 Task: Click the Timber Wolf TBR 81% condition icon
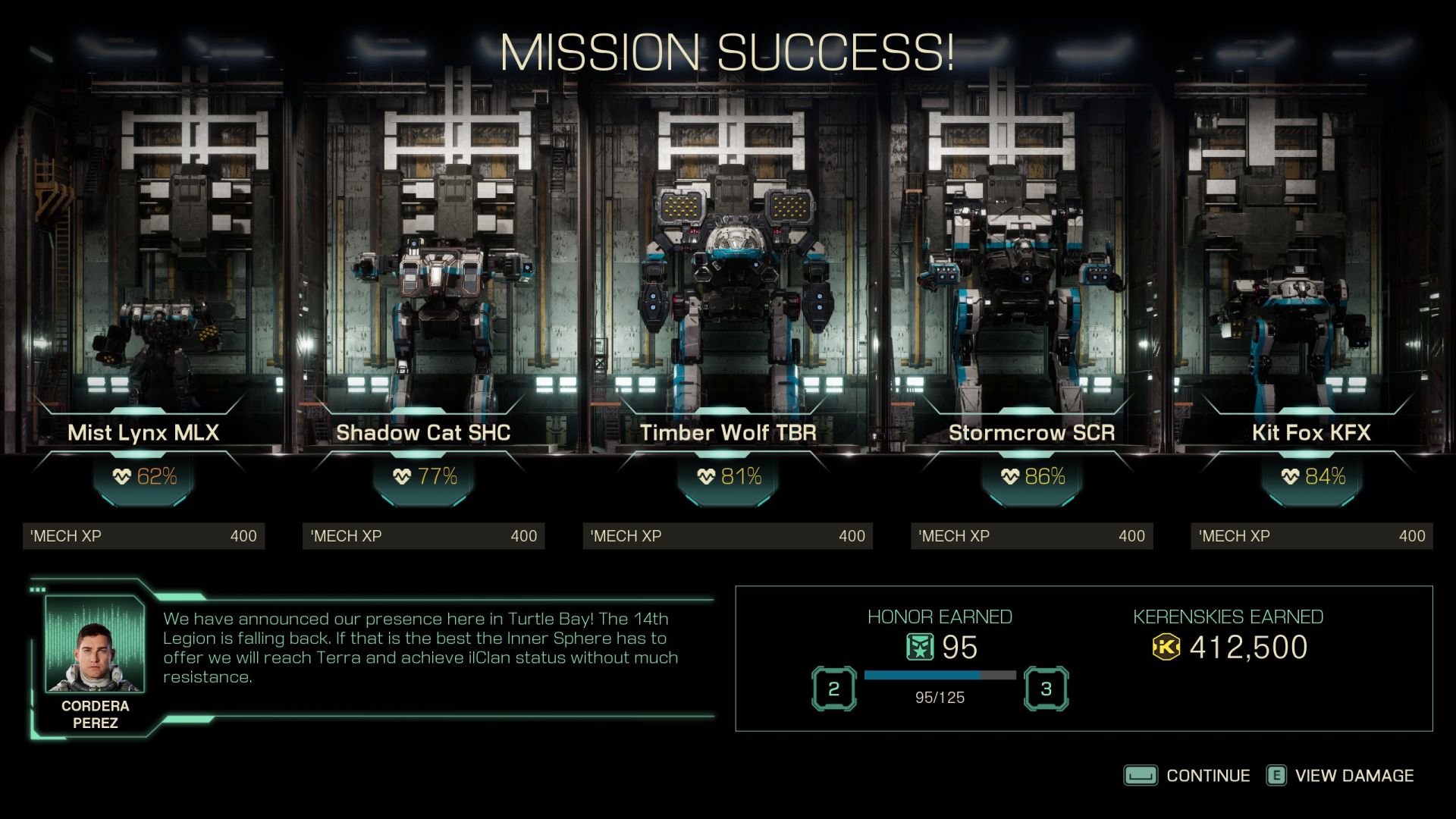704,478
